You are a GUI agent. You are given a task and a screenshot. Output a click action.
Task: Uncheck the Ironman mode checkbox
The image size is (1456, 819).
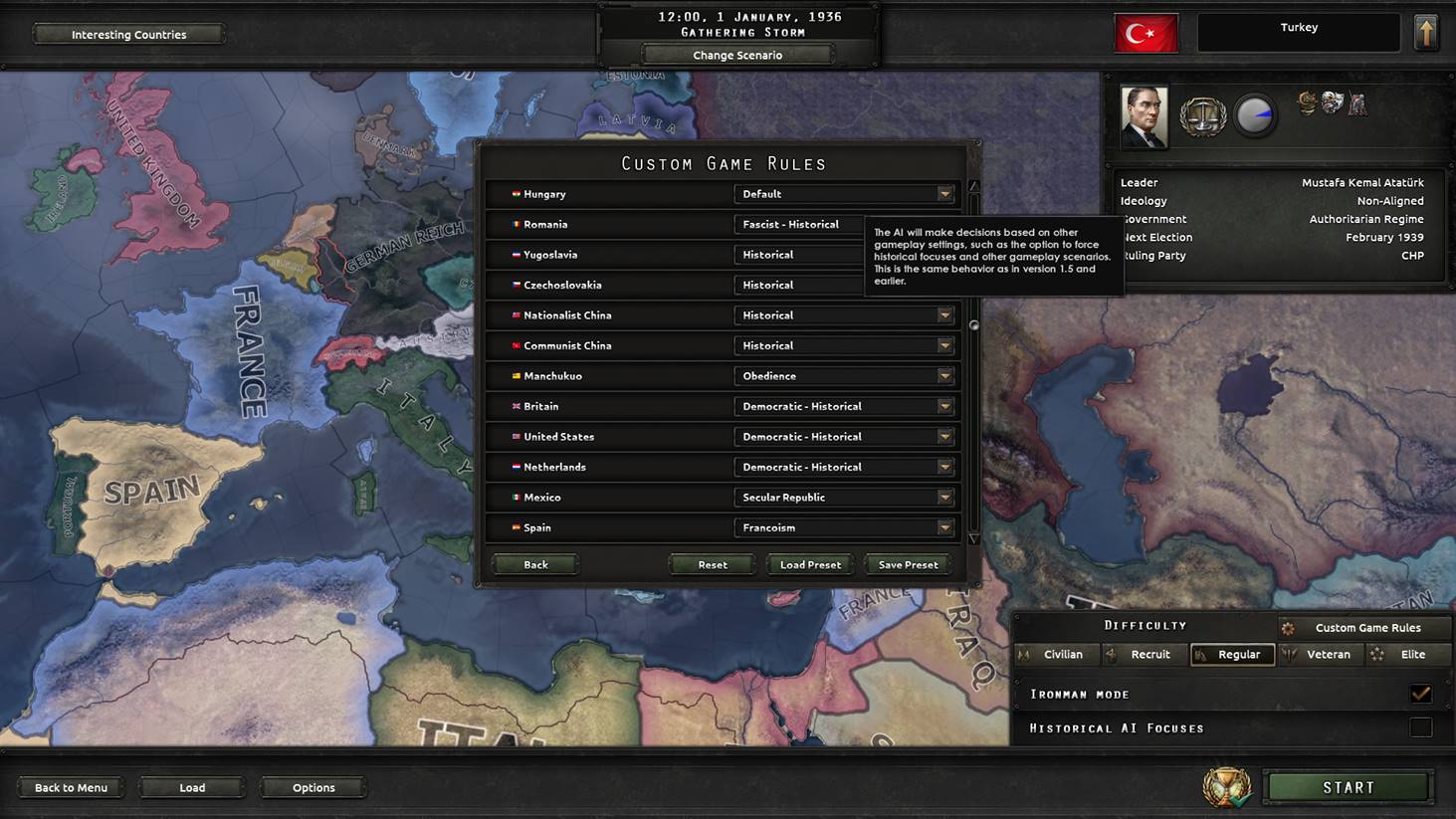pyautogui.click(x=1420, y=694)
